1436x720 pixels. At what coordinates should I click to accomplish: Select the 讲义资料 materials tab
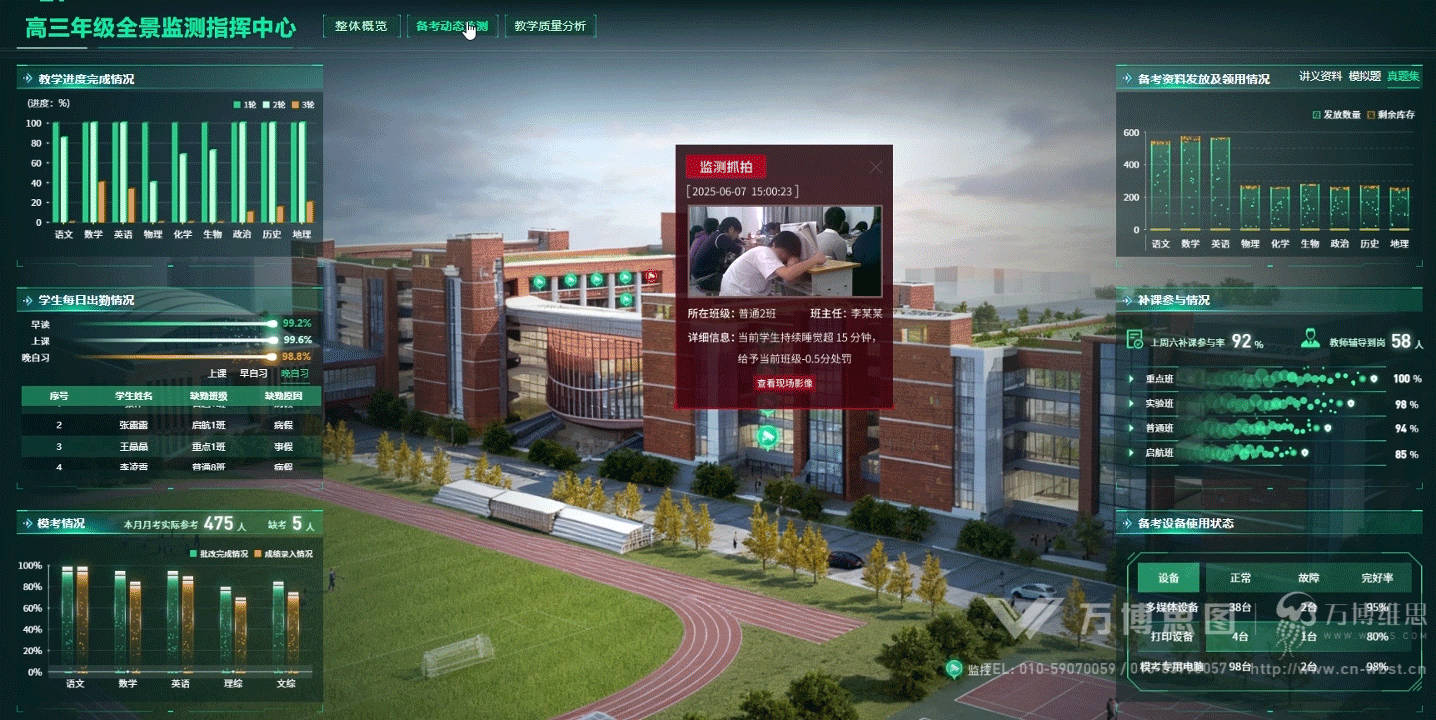click(1320, 77)
